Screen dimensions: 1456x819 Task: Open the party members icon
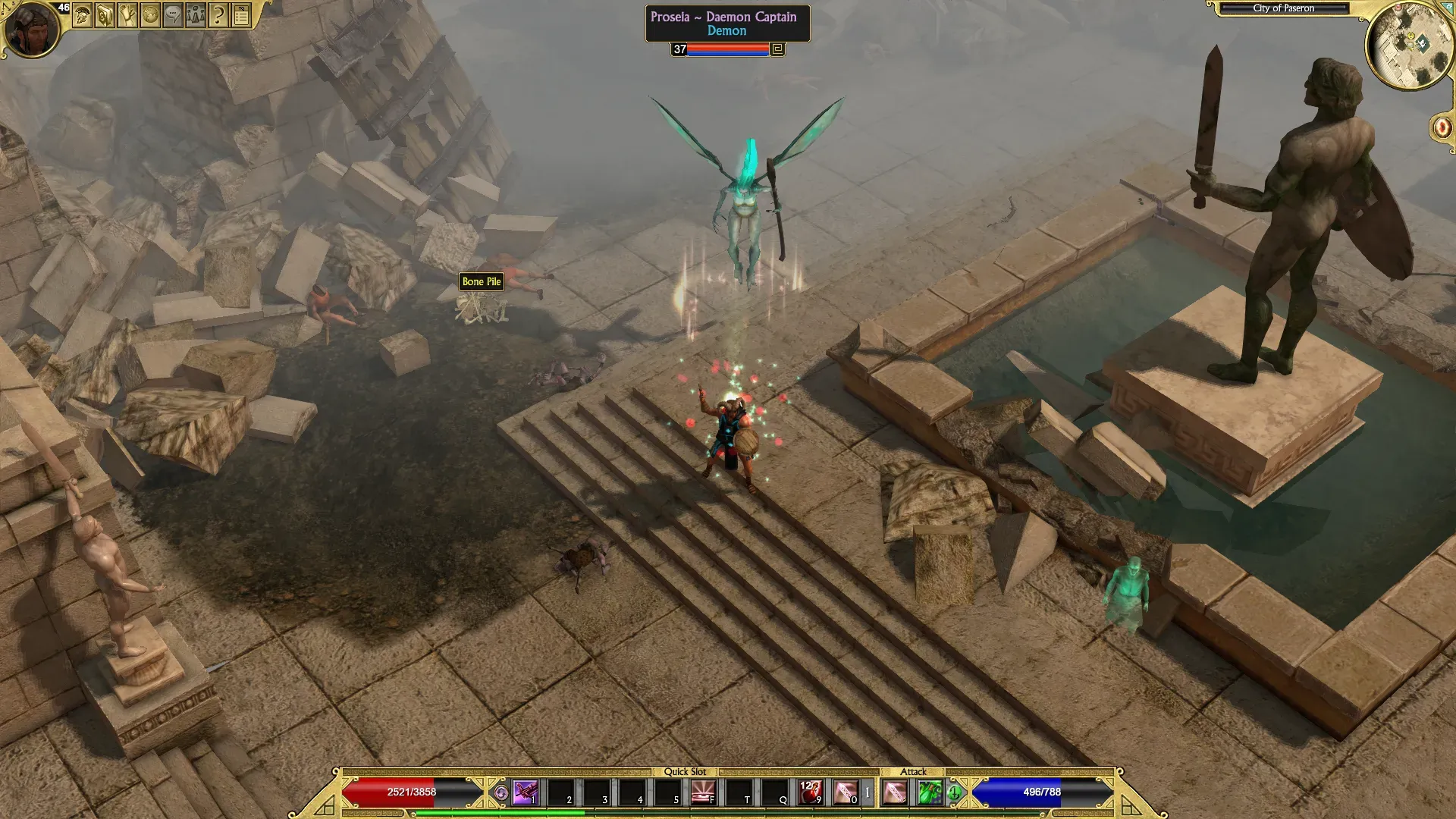coord(196,14)
